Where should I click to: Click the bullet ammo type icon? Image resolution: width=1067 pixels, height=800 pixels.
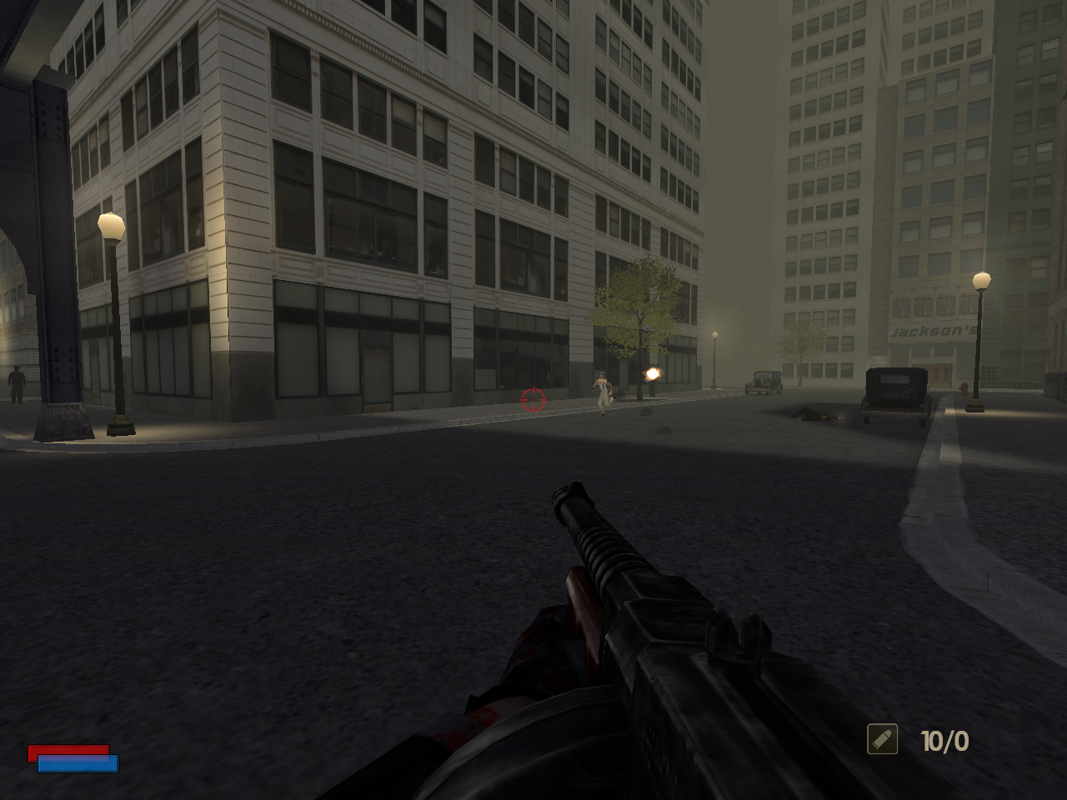tap(882, 739)
